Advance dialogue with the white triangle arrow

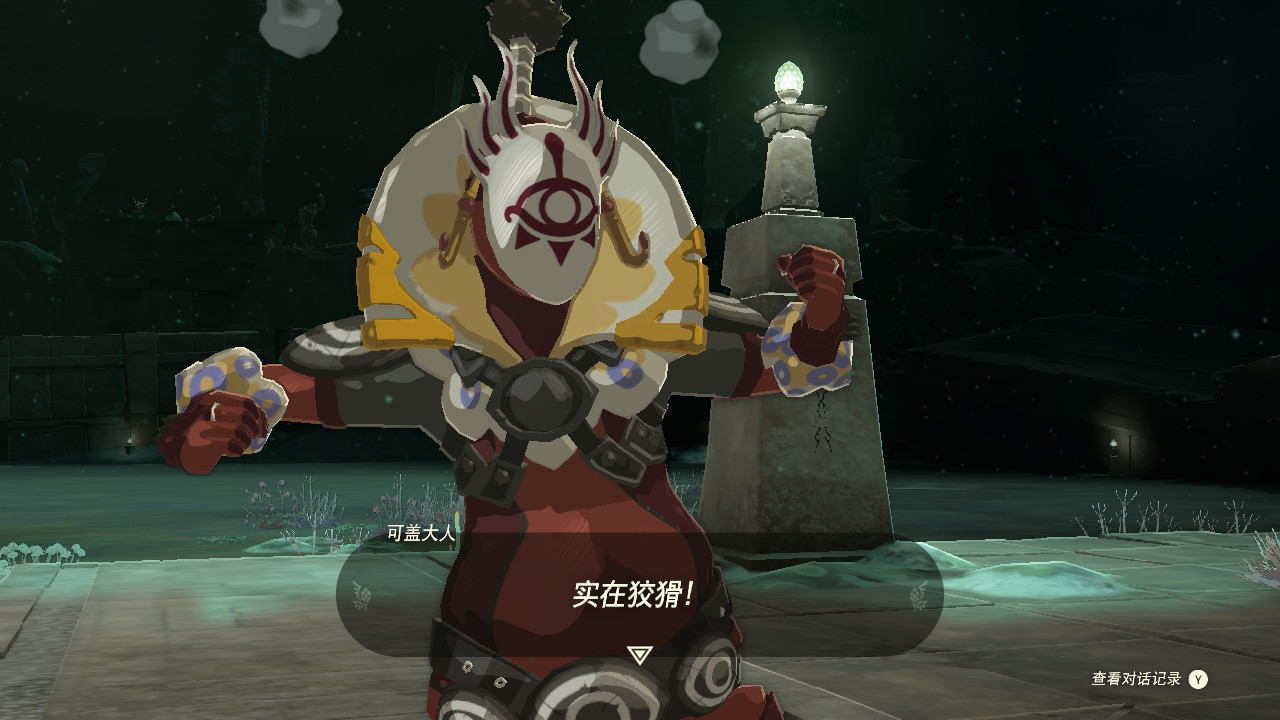click(639, 655)
